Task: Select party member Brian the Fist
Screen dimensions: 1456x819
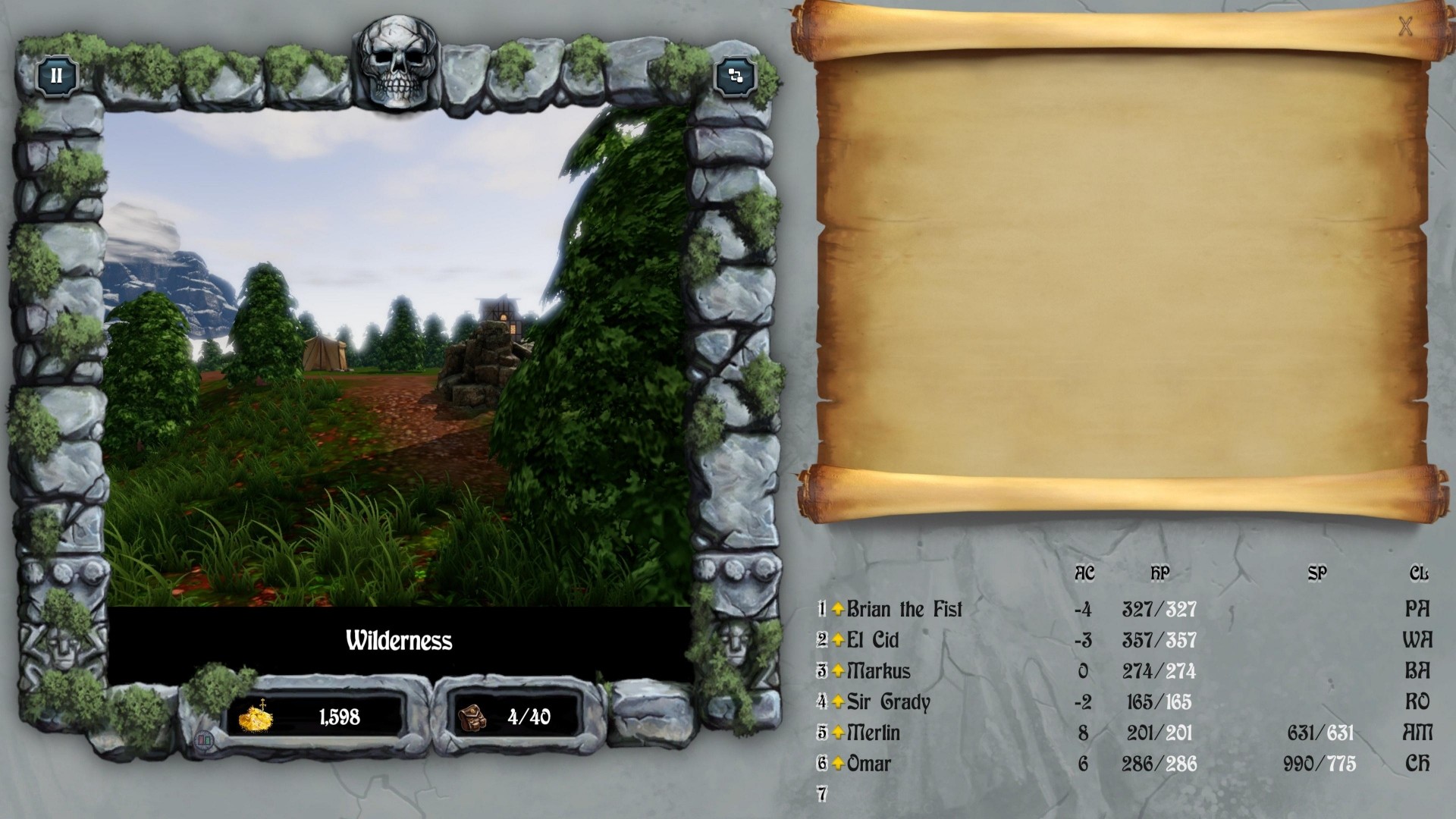Action: (904, 610)
